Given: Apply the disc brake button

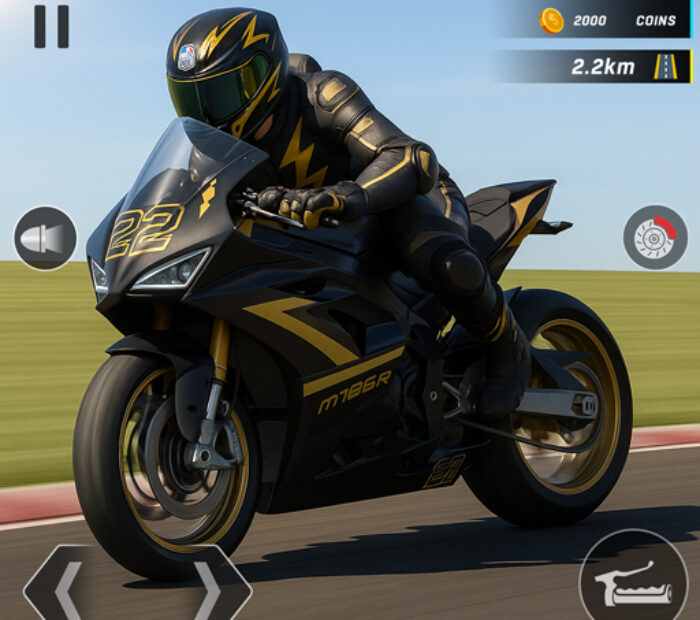Looking at the screenshot, I should [x=655, y=238].
